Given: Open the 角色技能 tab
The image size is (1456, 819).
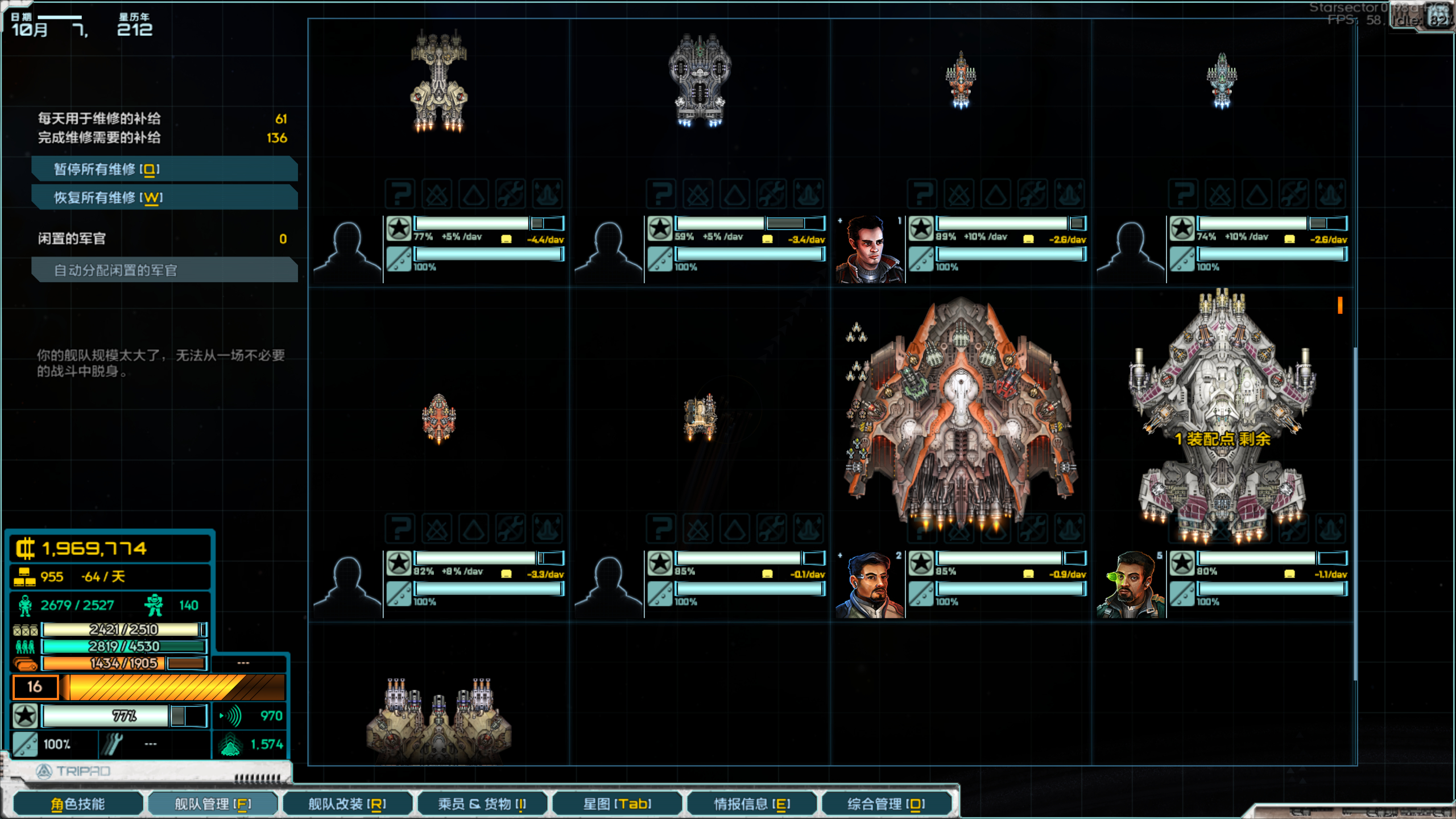Looking at the screenshot, I should pos(78,804).
